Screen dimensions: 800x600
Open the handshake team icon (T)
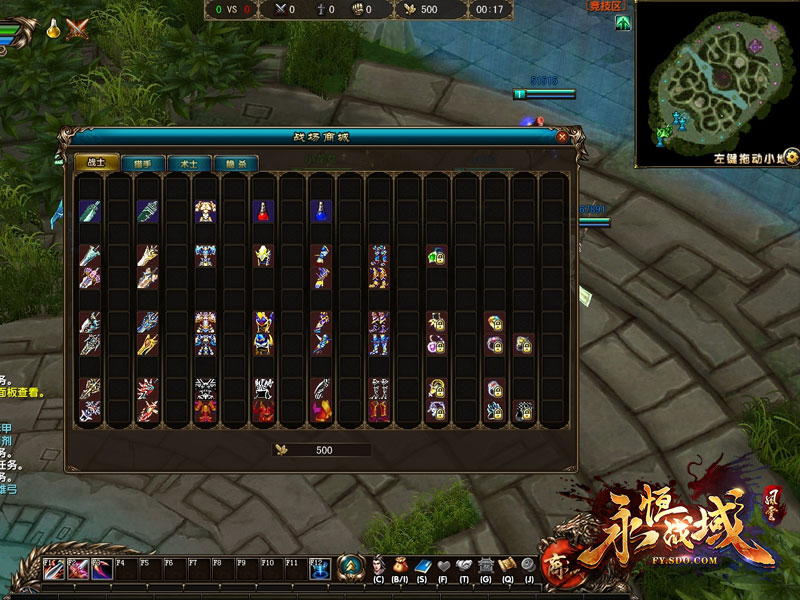pos(464,565)
